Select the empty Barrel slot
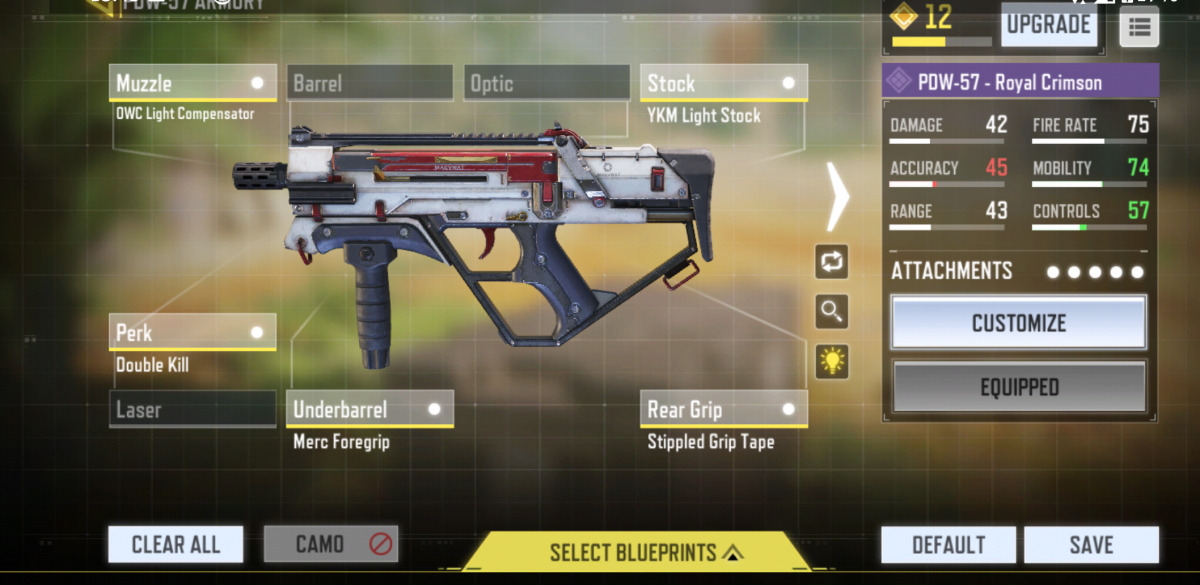The image size is (1200, 585). pos(369,83)
